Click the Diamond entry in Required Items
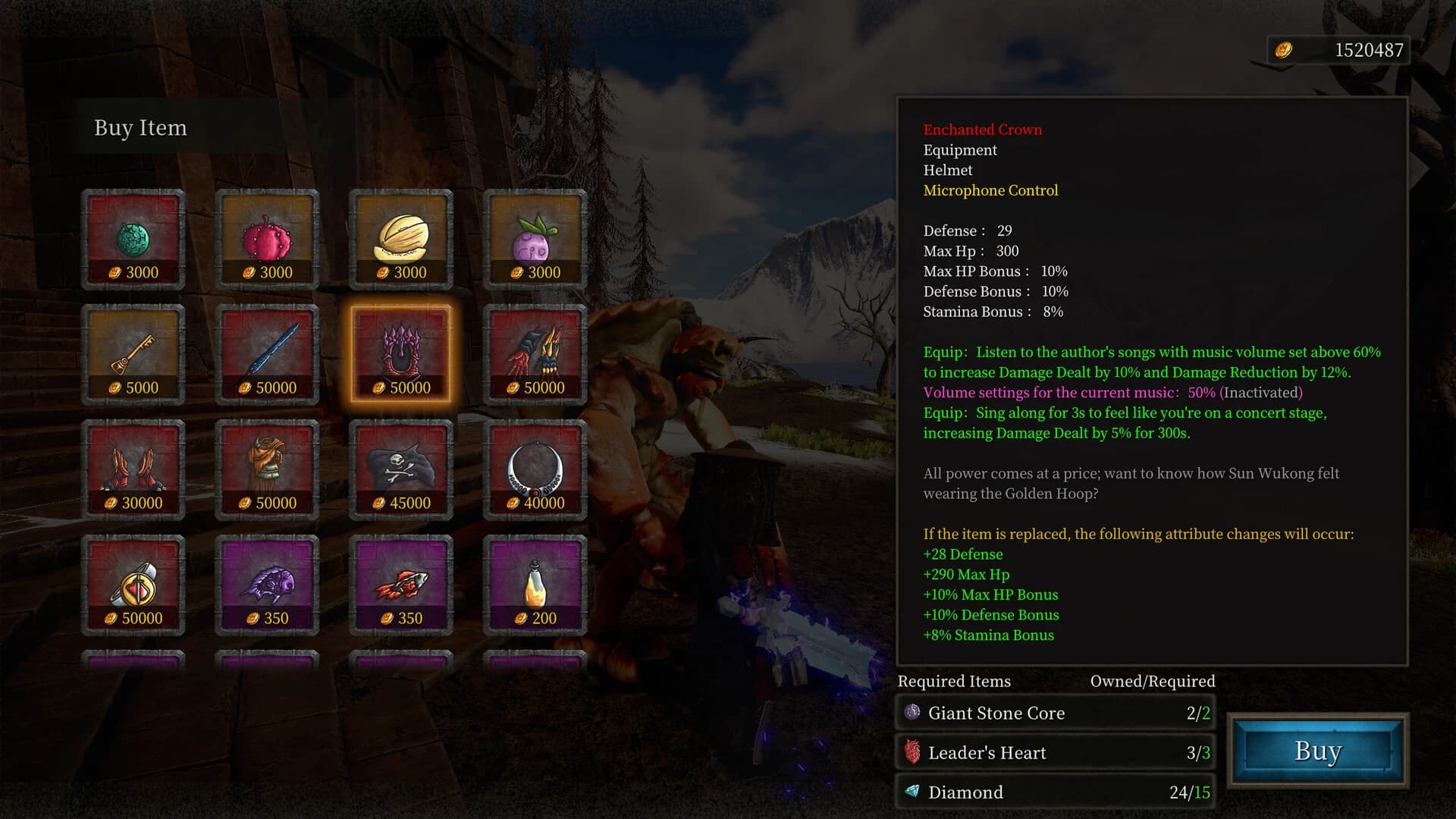 1054,792
